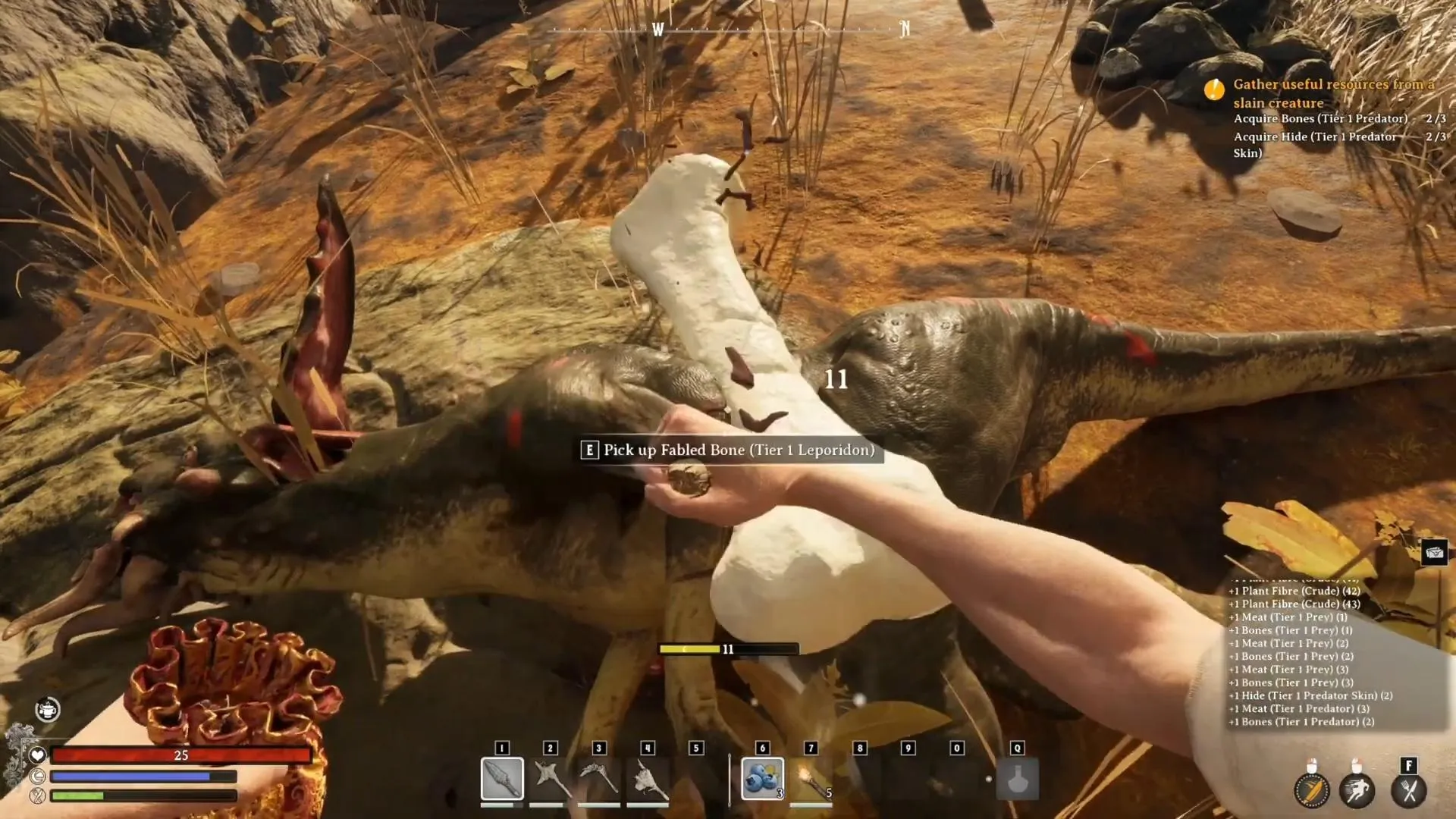Click the steaming teacup status icon
1456x819 pixels.
click(x=48, y=709)
